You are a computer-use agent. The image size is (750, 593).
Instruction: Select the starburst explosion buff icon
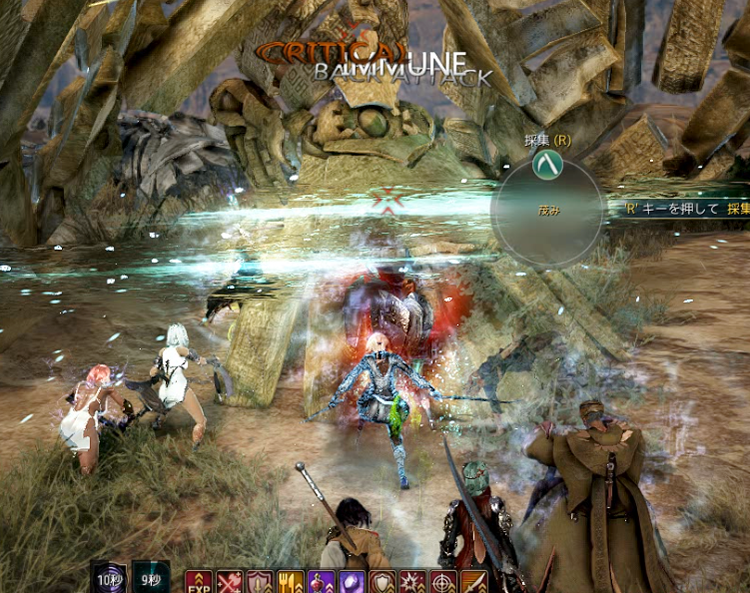[x=412, y=582]
